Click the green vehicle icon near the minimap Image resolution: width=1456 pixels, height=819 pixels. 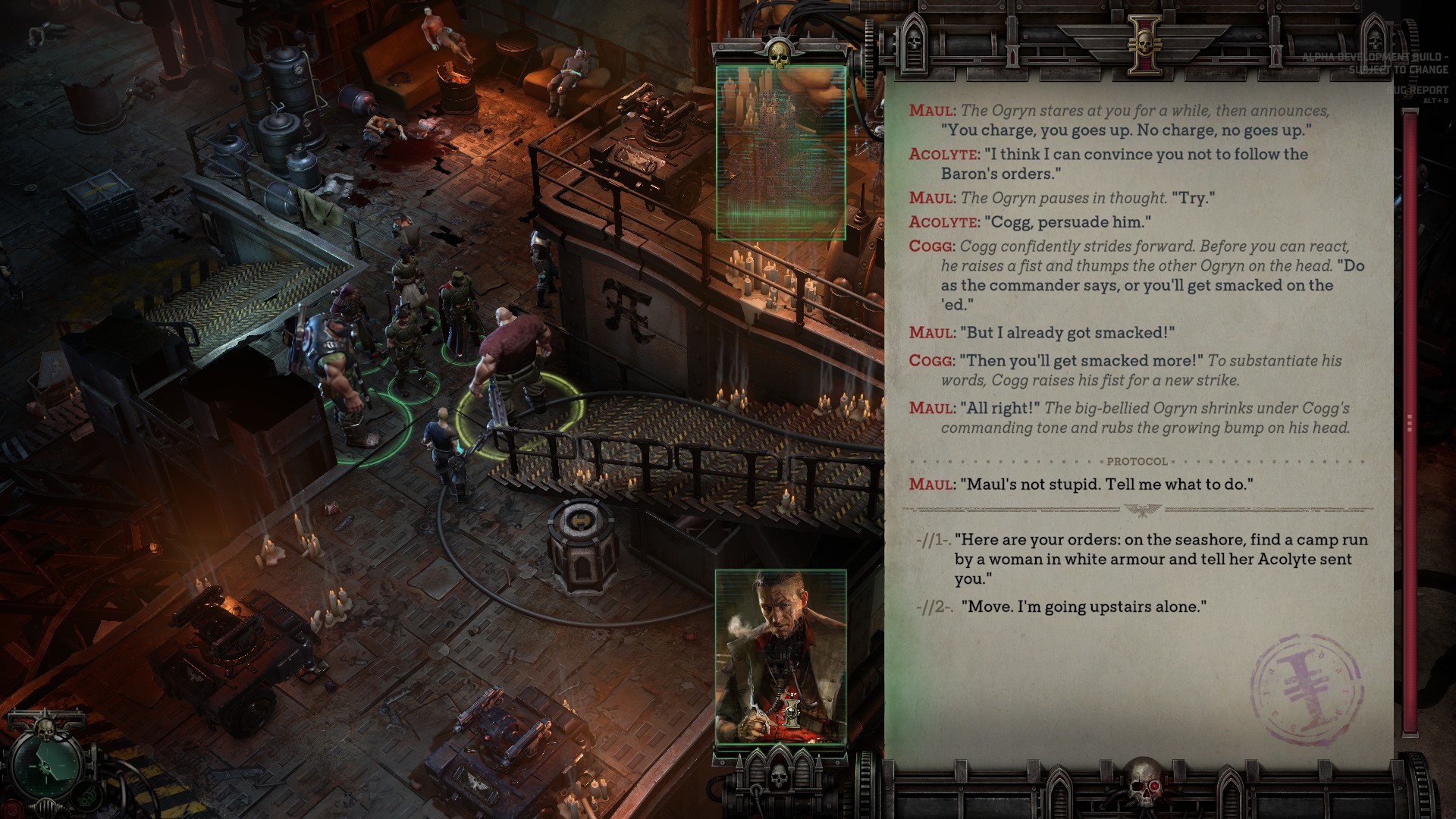86,795
